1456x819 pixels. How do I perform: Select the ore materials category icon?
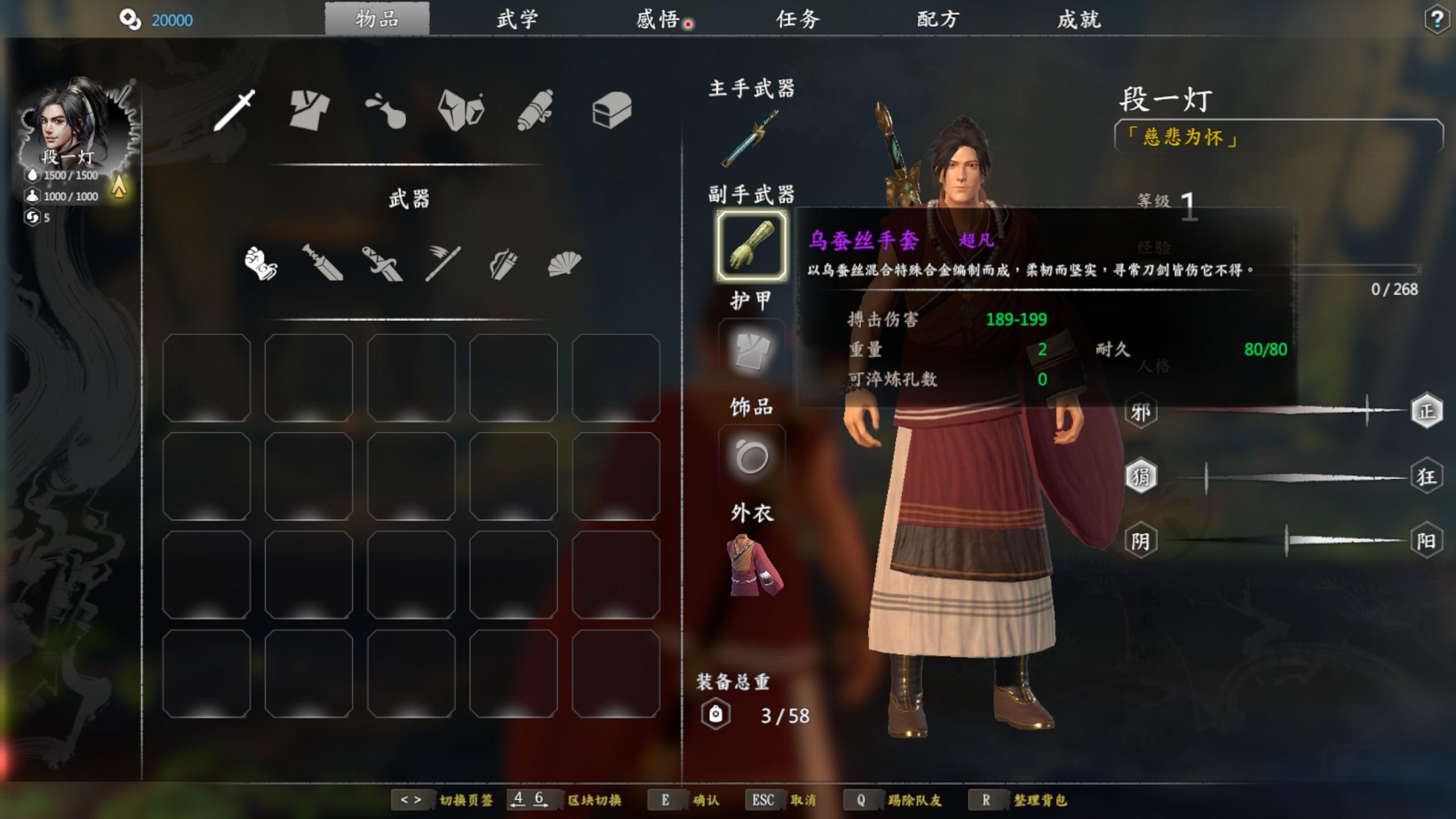tap(461, 110)
